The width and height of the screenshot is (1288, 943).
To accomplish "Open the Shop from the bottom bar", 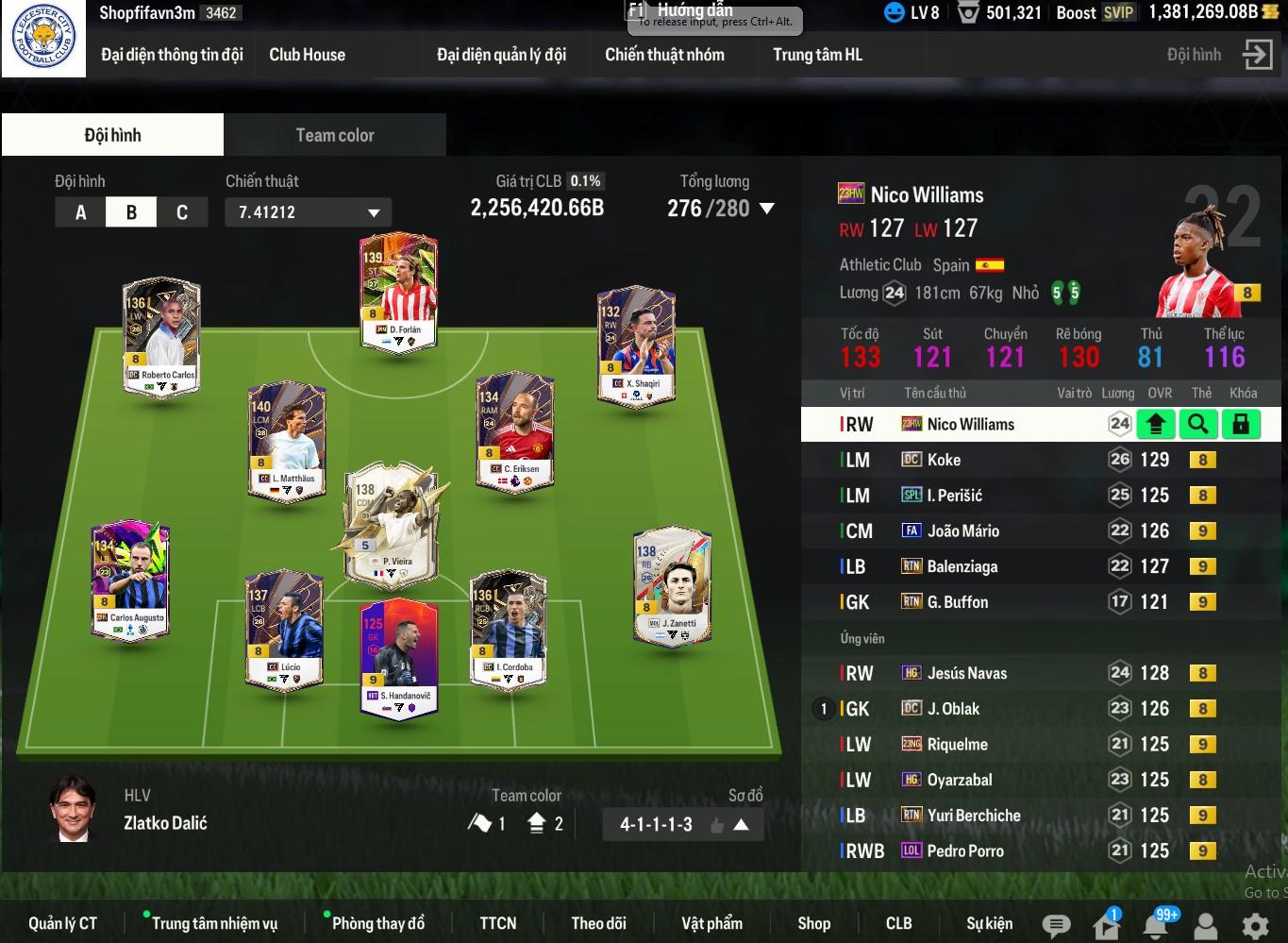I will (x=813, y=923).
